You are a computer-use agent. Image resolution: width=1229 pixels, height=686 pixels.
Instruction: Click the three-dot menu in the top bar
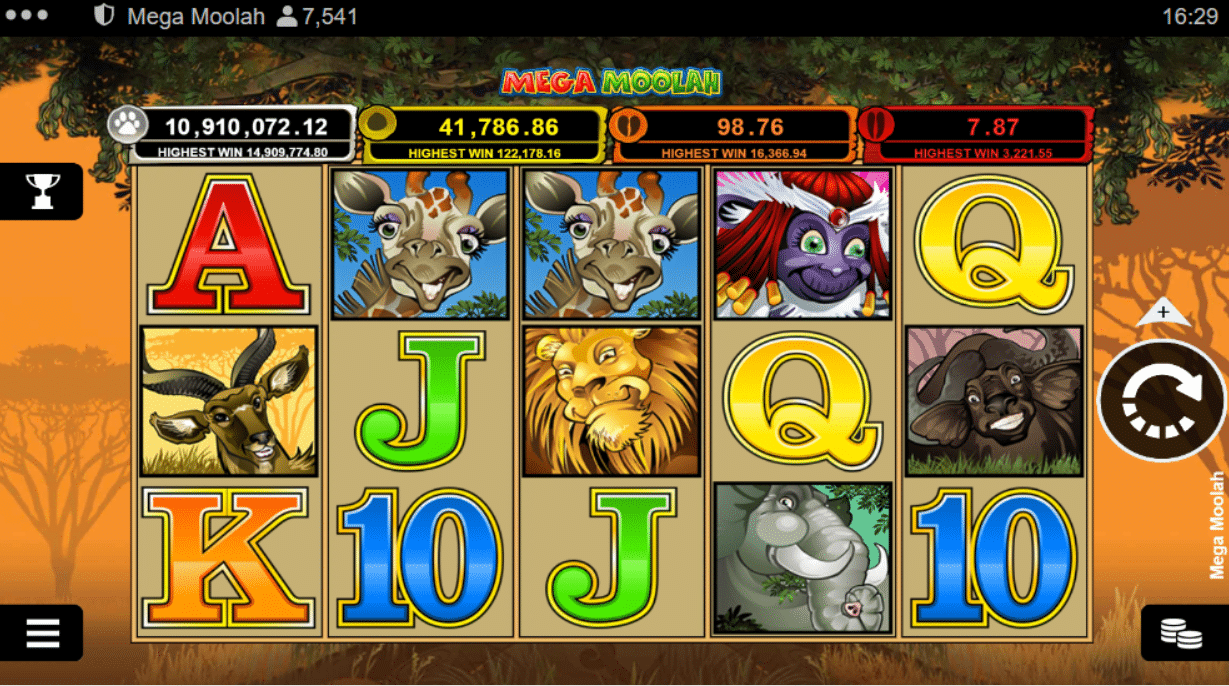(27, 16)
